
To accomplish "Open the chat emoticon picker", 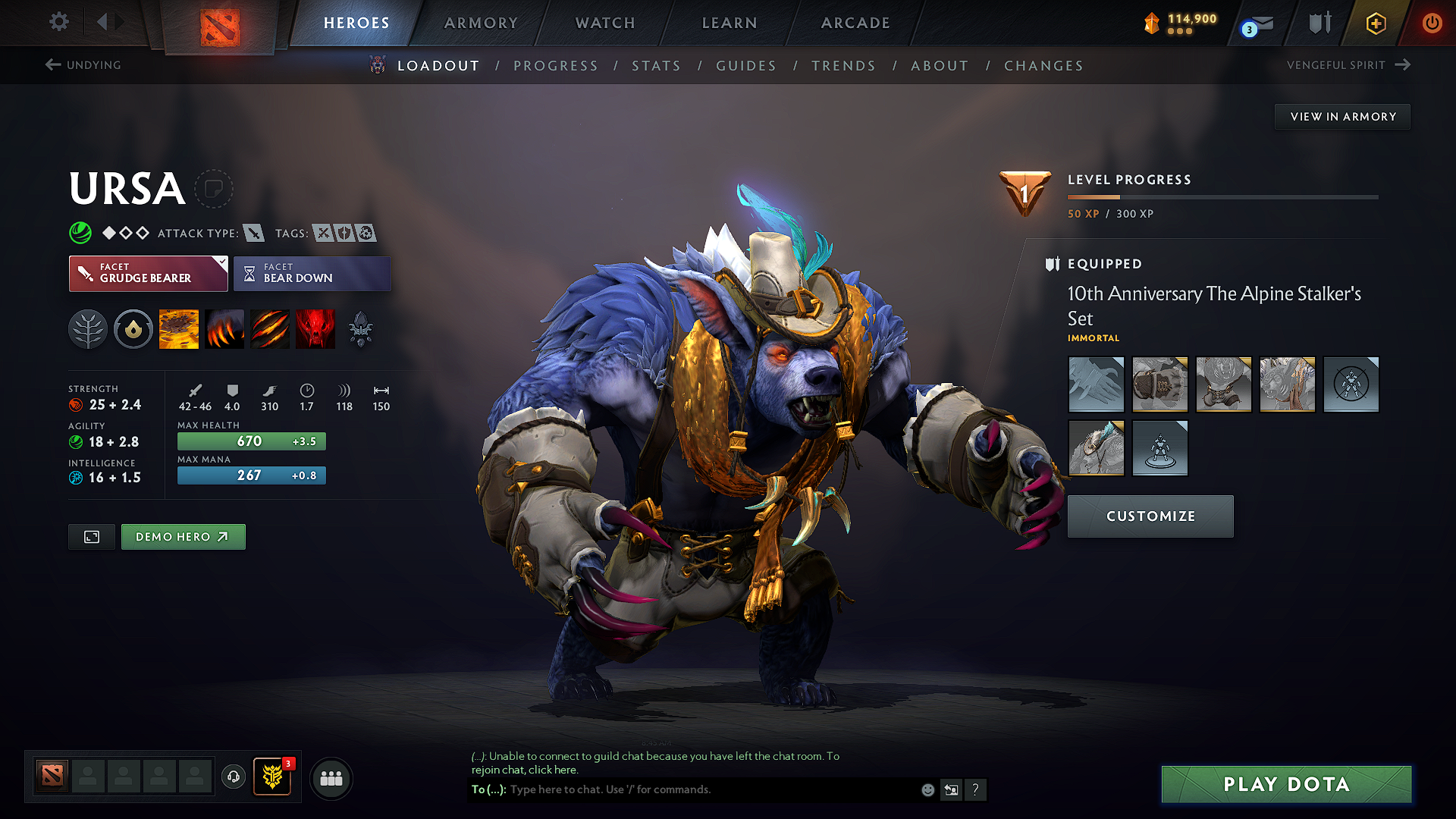I will (927, 789).
